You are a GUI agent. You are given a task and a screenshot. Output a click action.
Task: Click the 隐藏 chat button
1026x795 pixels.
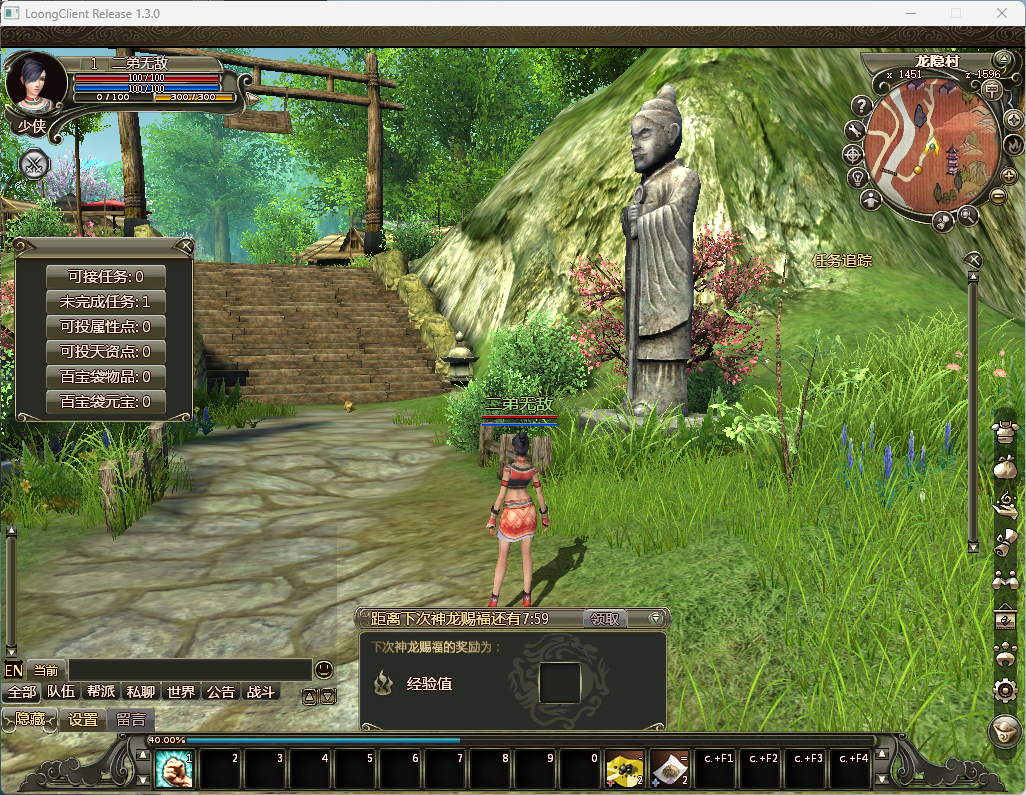click(x=30, y=719)
